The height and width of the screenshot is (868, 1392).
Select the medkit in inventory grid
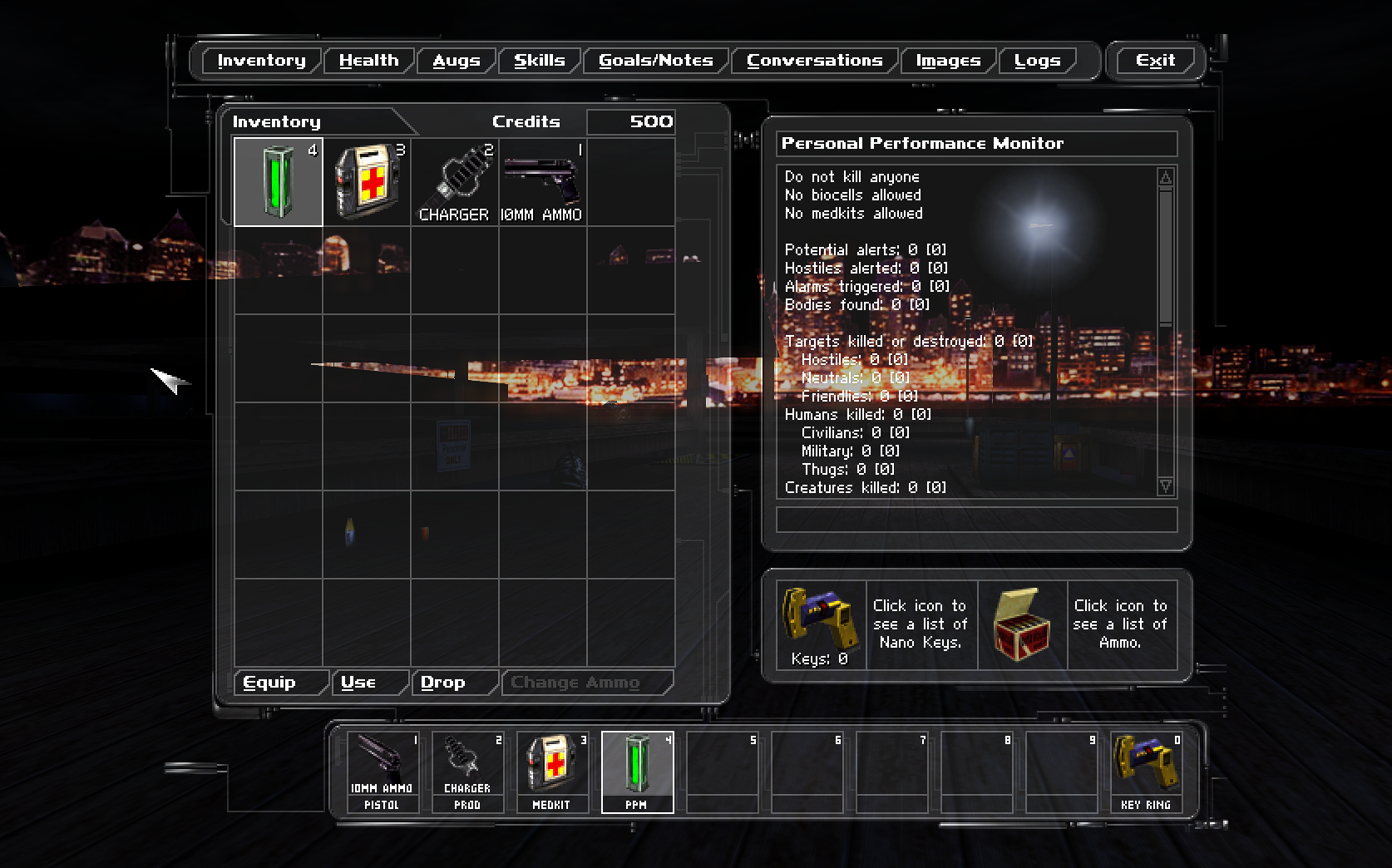(x=367, y=182)
